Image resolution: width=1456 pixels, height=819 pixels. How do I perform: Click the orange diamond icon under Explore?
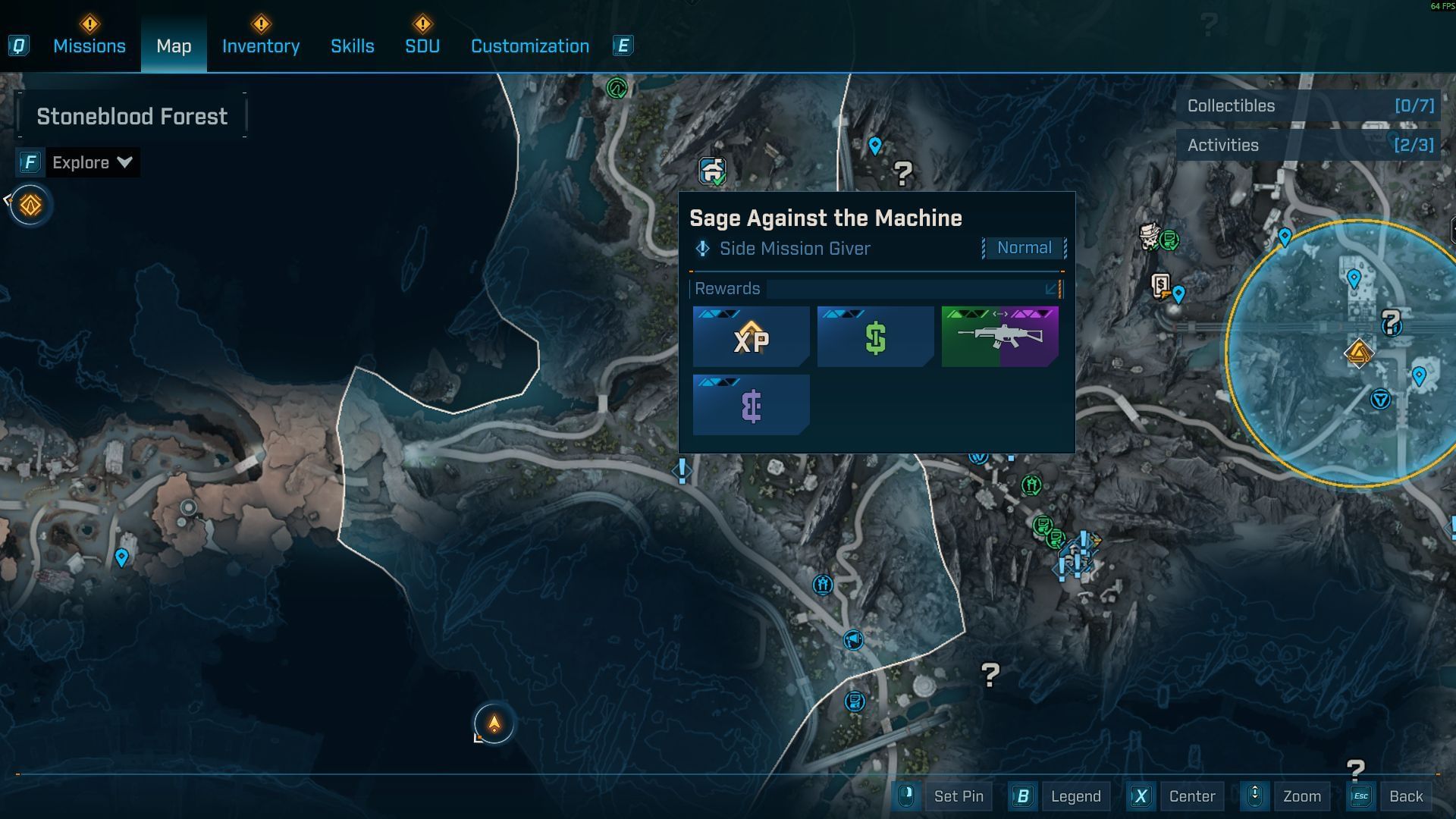[x=30, y=205]
